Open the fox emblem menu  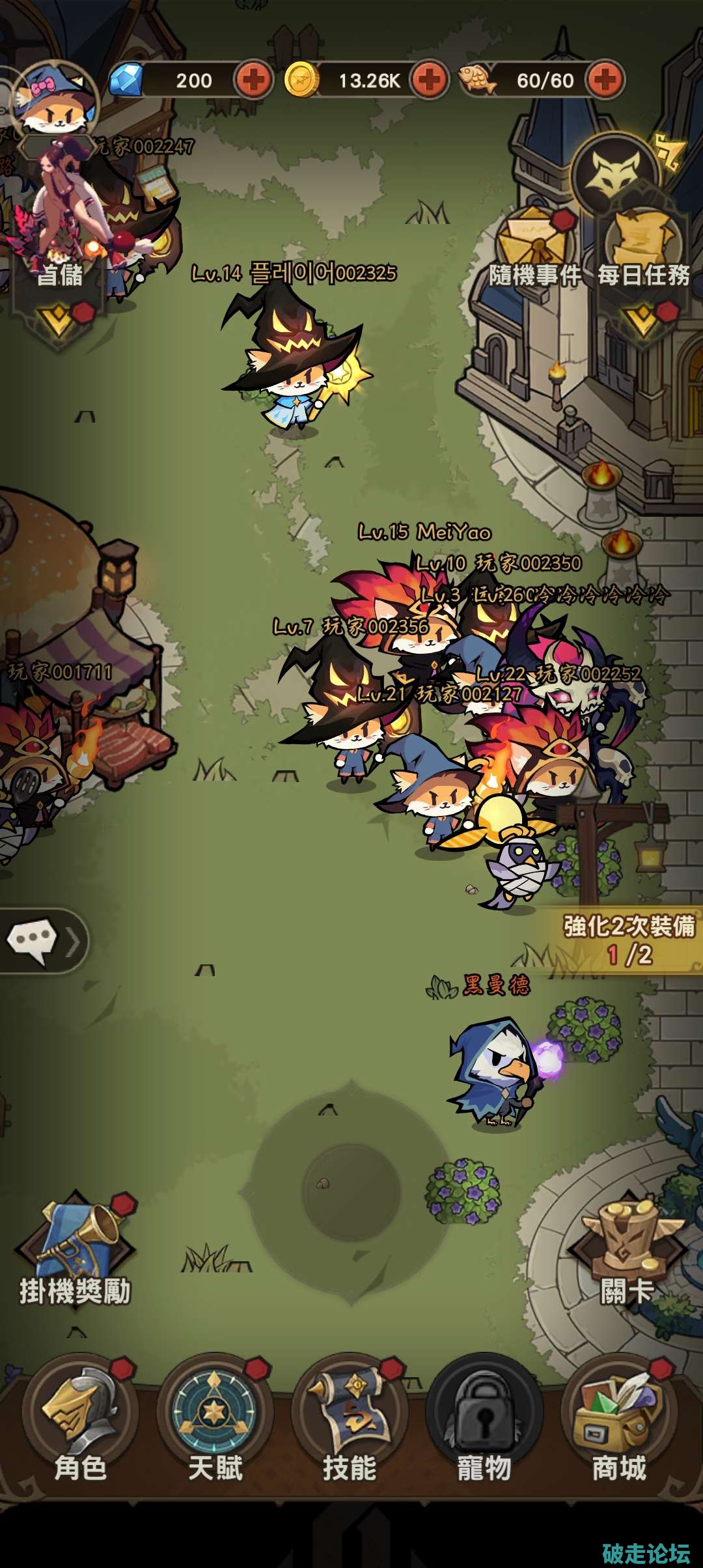click(615, 174)
